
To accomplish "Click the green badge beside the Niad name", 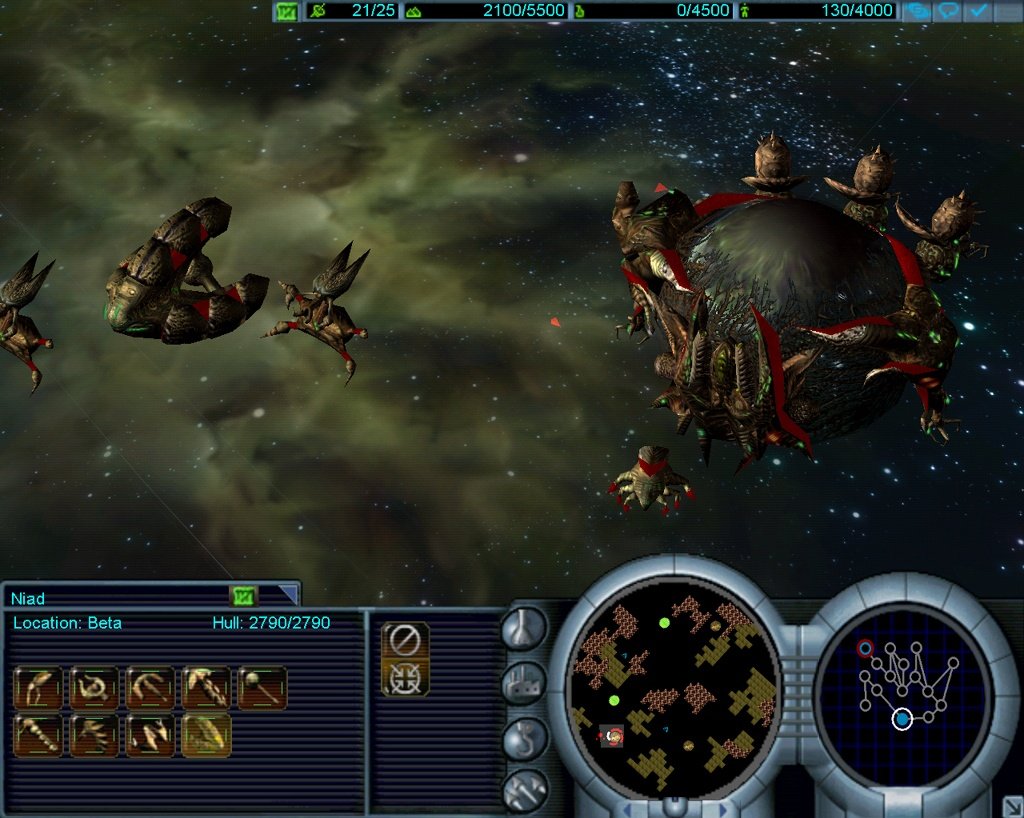I will (x=244, y=597).
